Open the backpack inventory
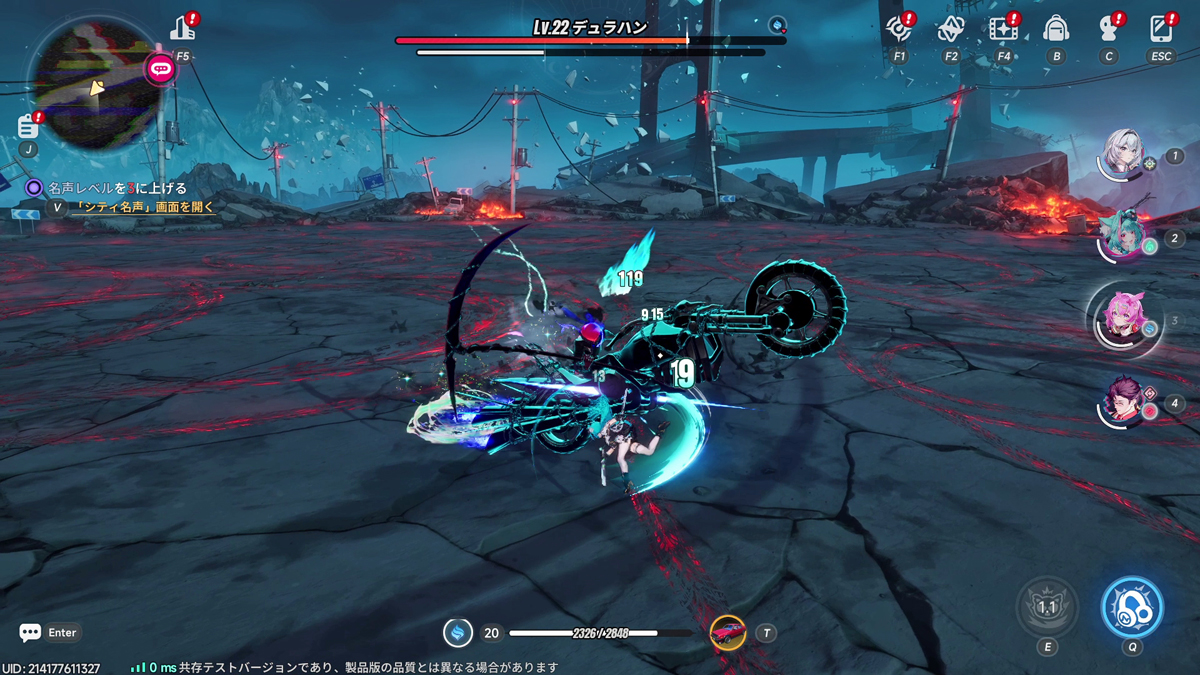Screen dimensions: 1200x675 click(x=1056, y=29)
